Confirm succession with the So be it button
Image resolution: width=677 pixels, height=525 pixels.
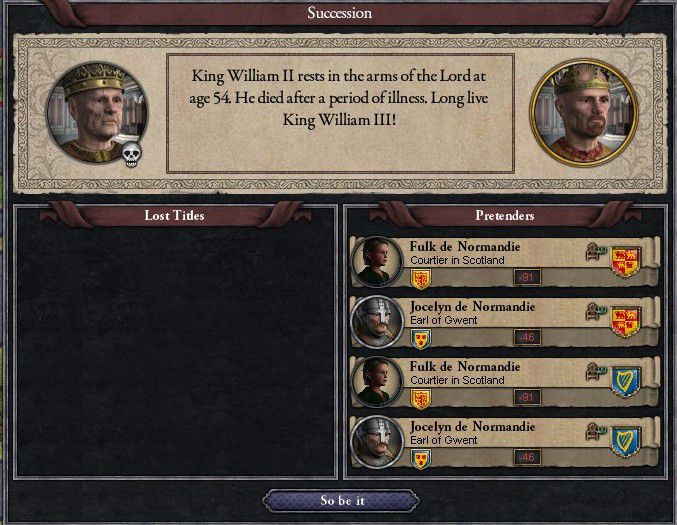341,500
